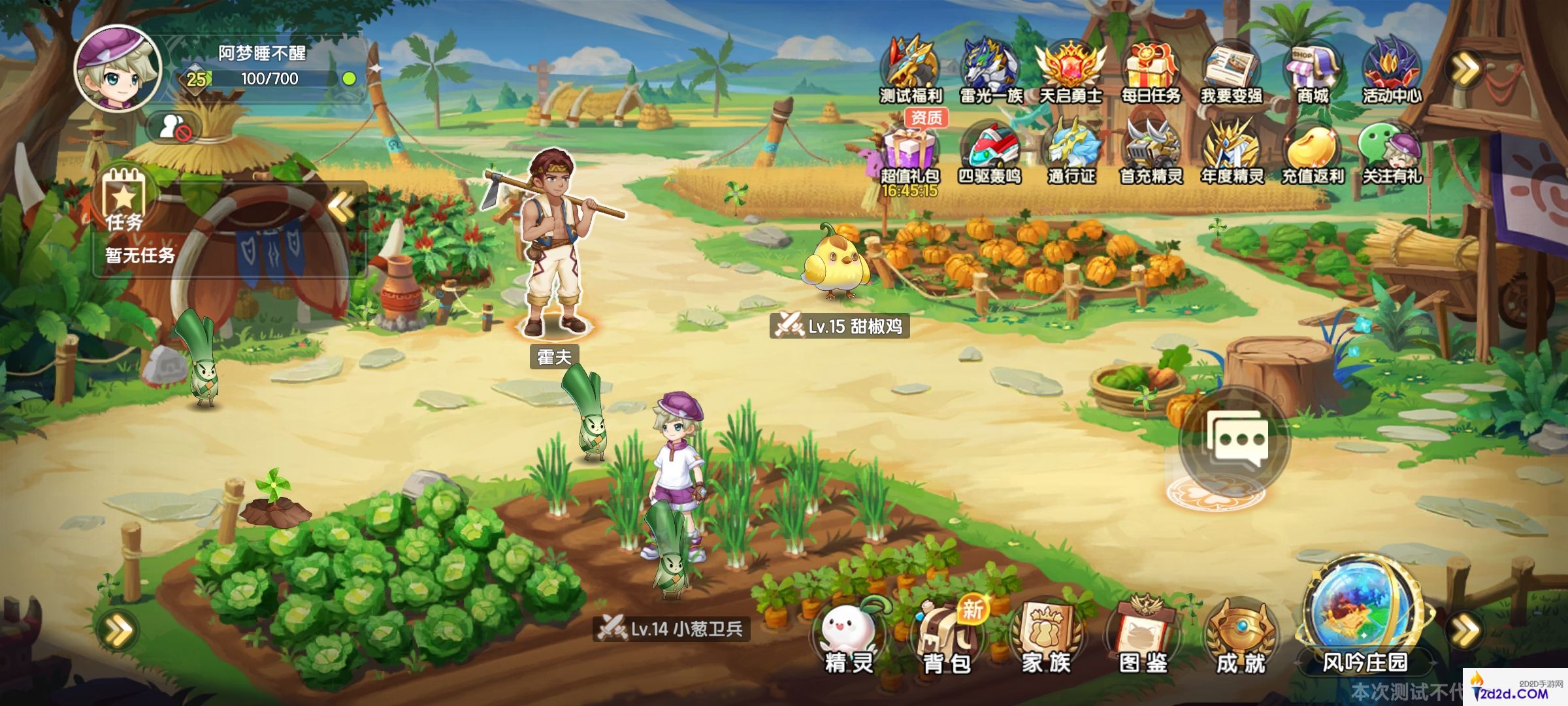Open 年度精灵 annual spirit
This screenshot has height=706, width=1568.
[x=1232, y=152]
